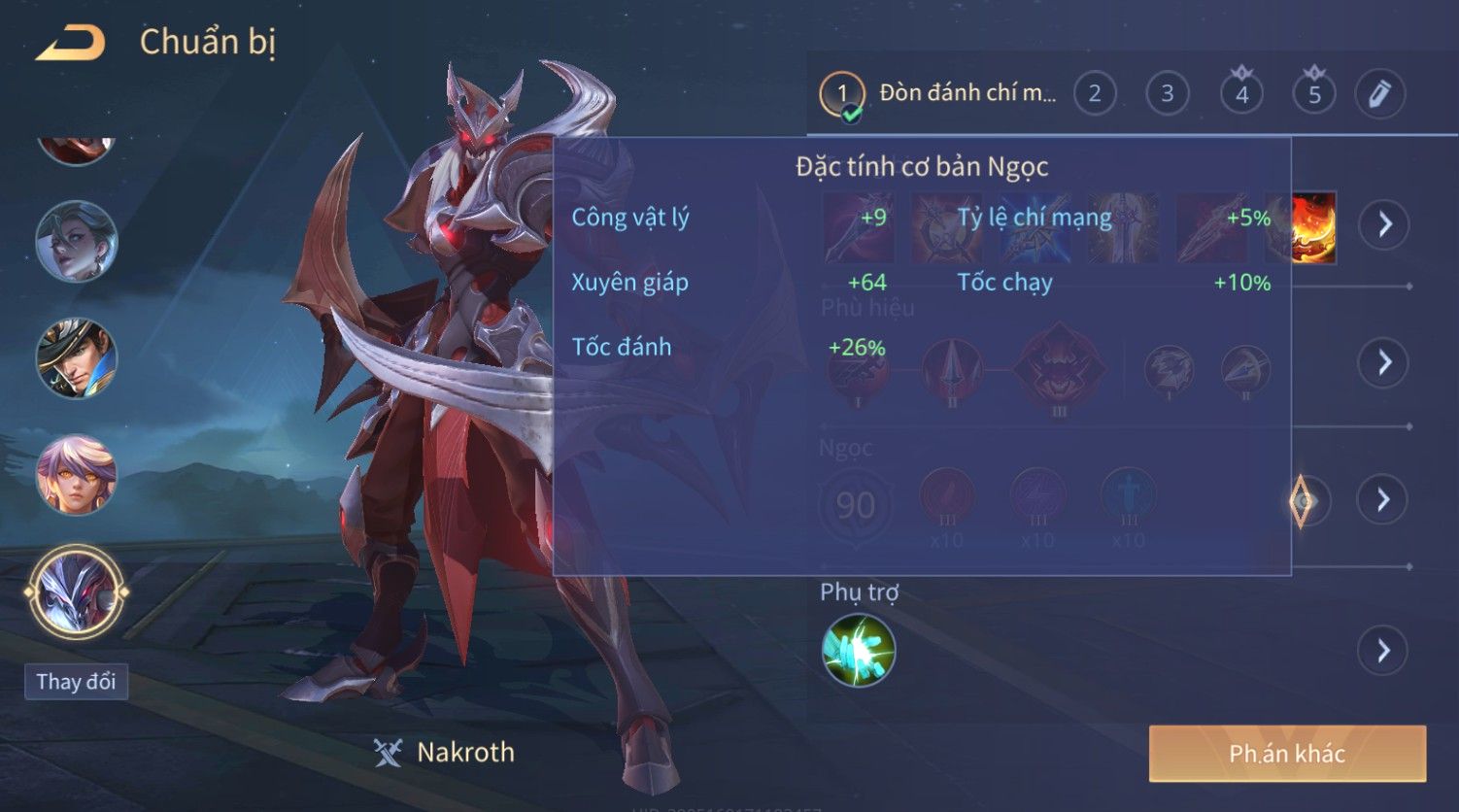
Task: Select preset 1 Đòn đánh chí mạng
Action: [842, 94]
